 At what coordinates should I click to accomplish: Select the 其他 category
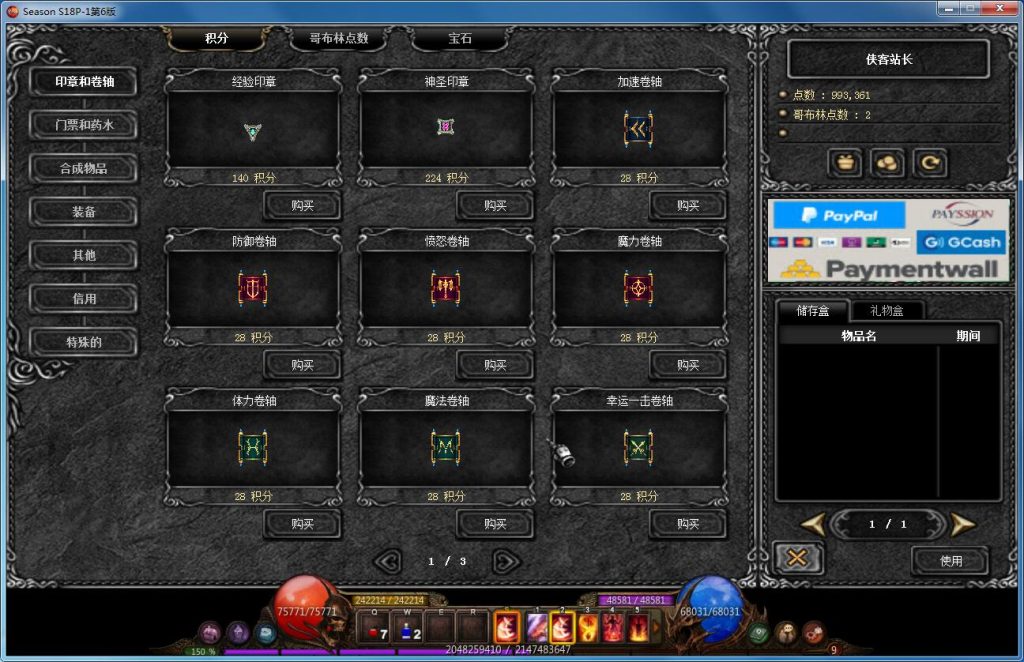click(x=83, y=255)
